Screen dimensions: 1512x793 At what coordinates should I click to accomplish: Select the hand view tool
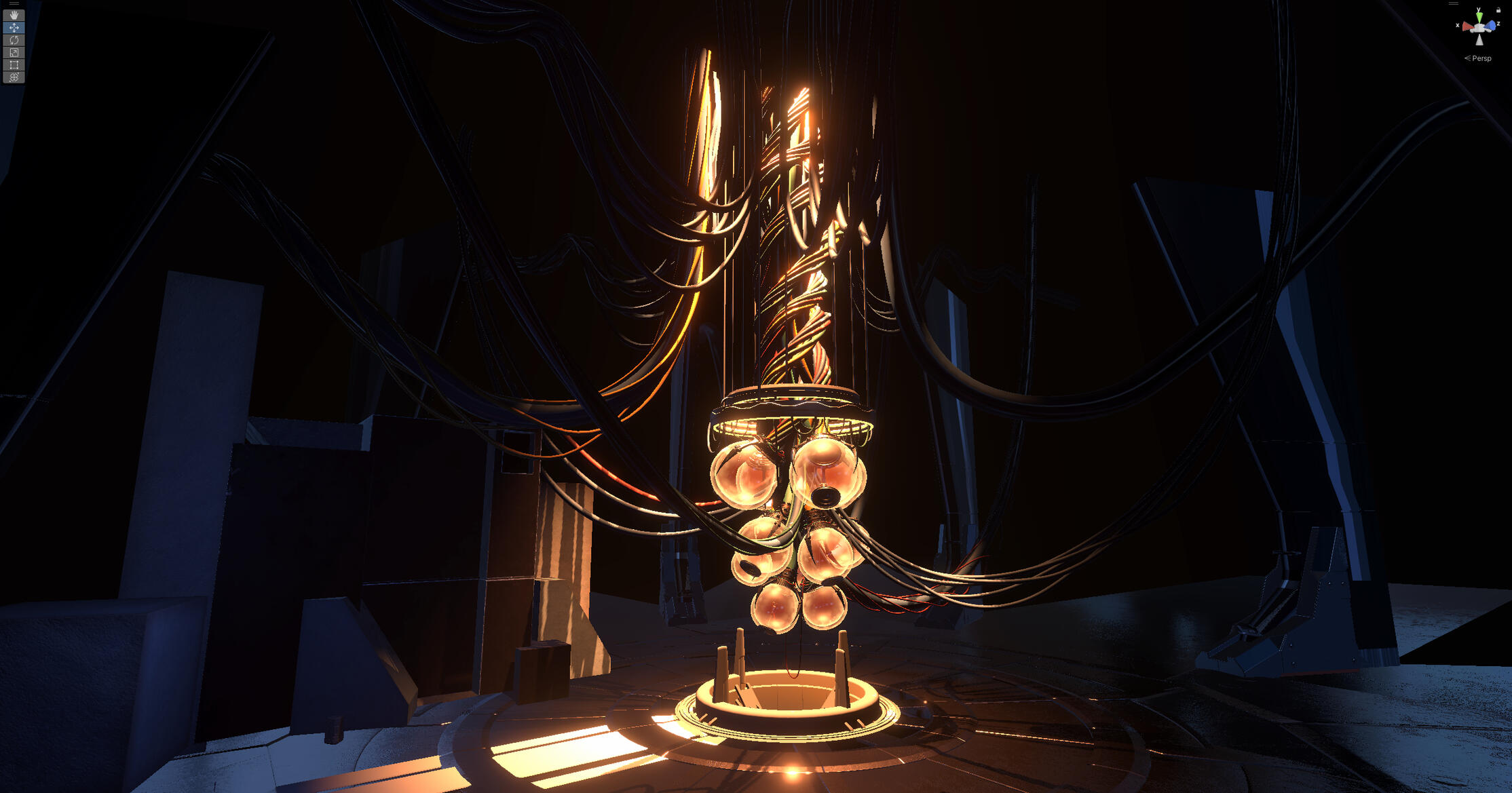(14, 15)
